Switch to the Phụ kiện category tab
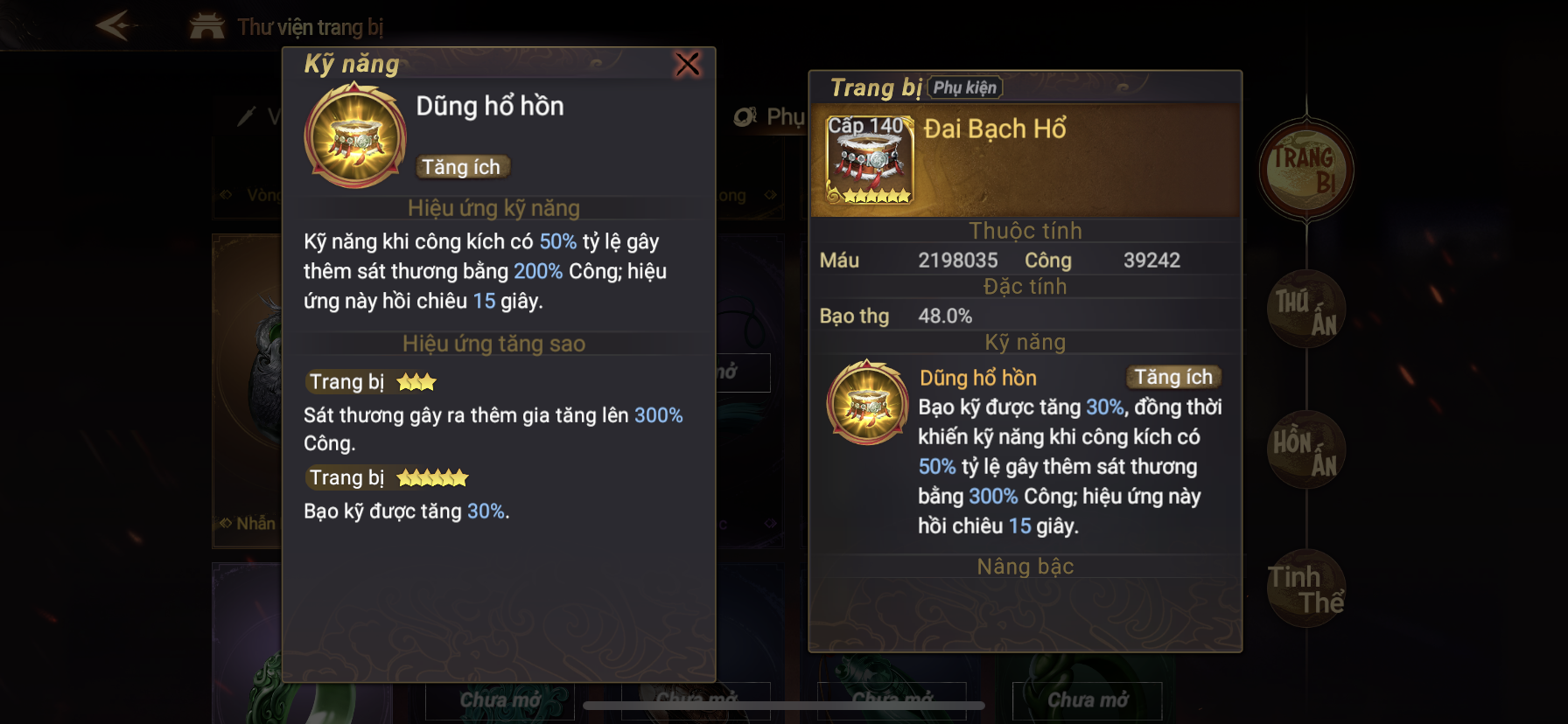The height and width of the screenshot is (724, 1568). 770,117
